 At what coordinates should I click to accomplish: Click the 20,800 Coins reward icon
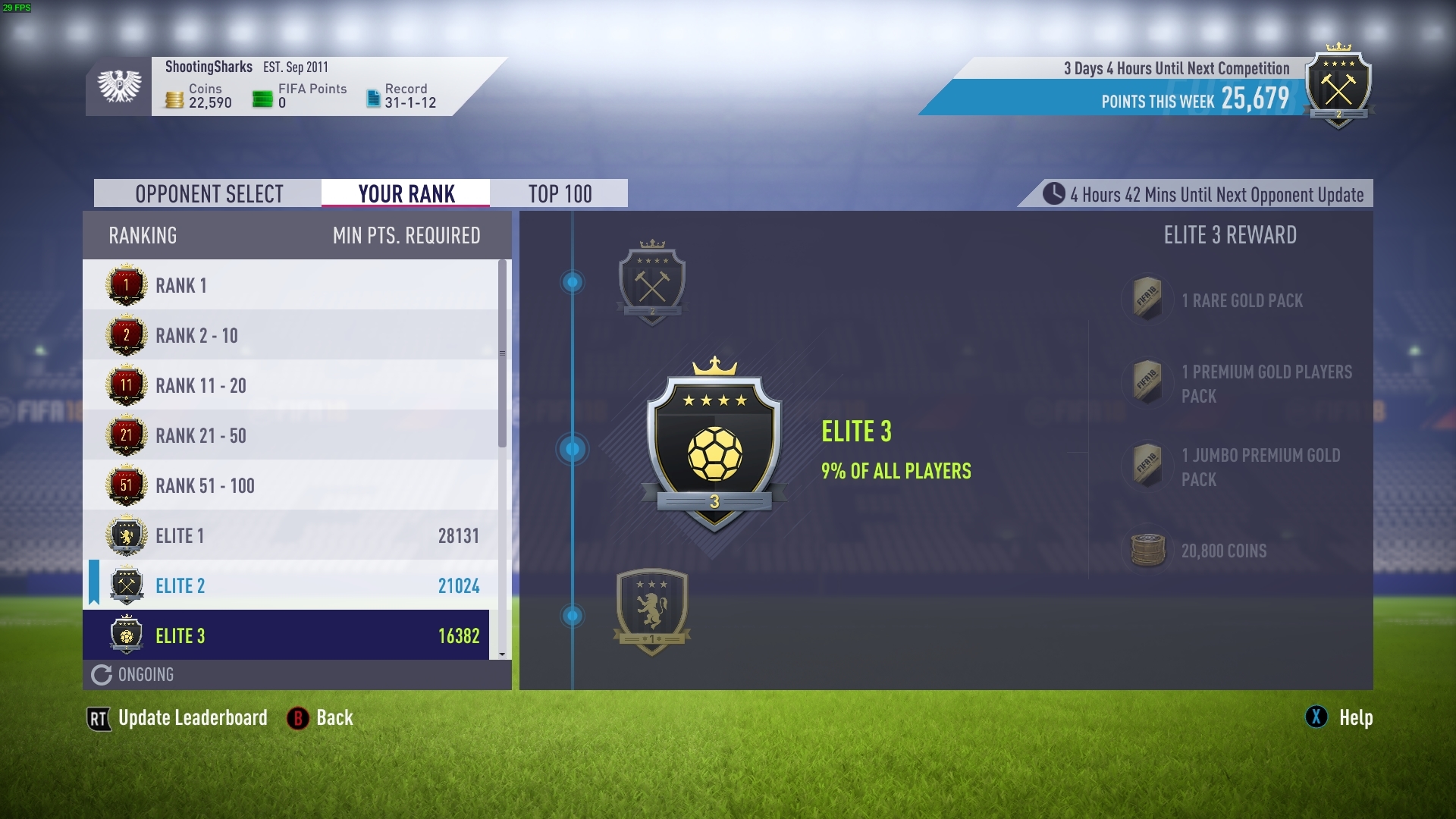pyautogui.click(x=1147, y=551)
